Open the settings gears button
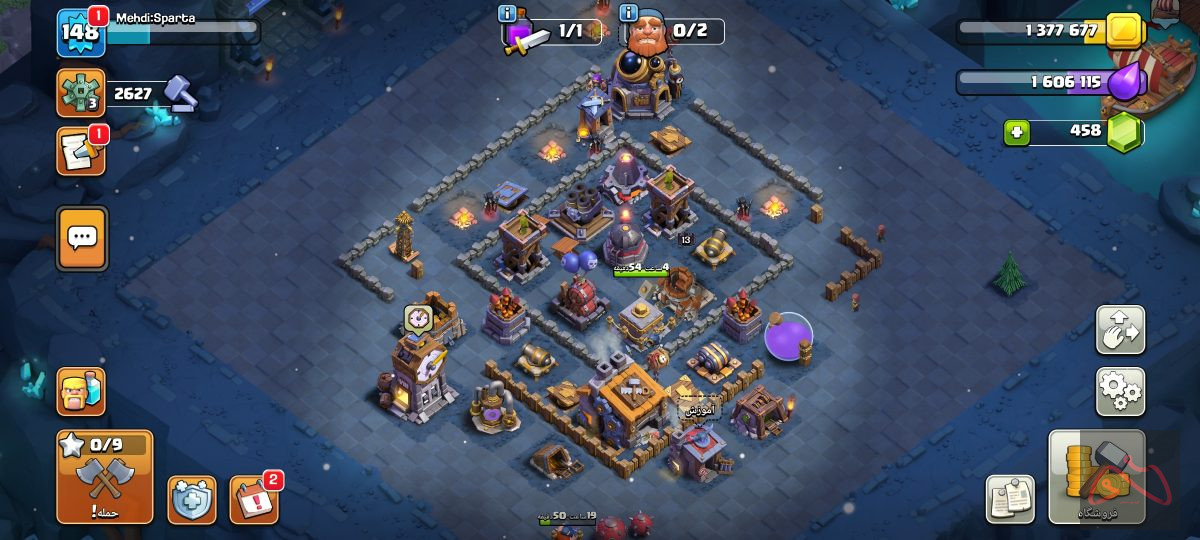1200x540 pixels. [x=1120, y=391]
